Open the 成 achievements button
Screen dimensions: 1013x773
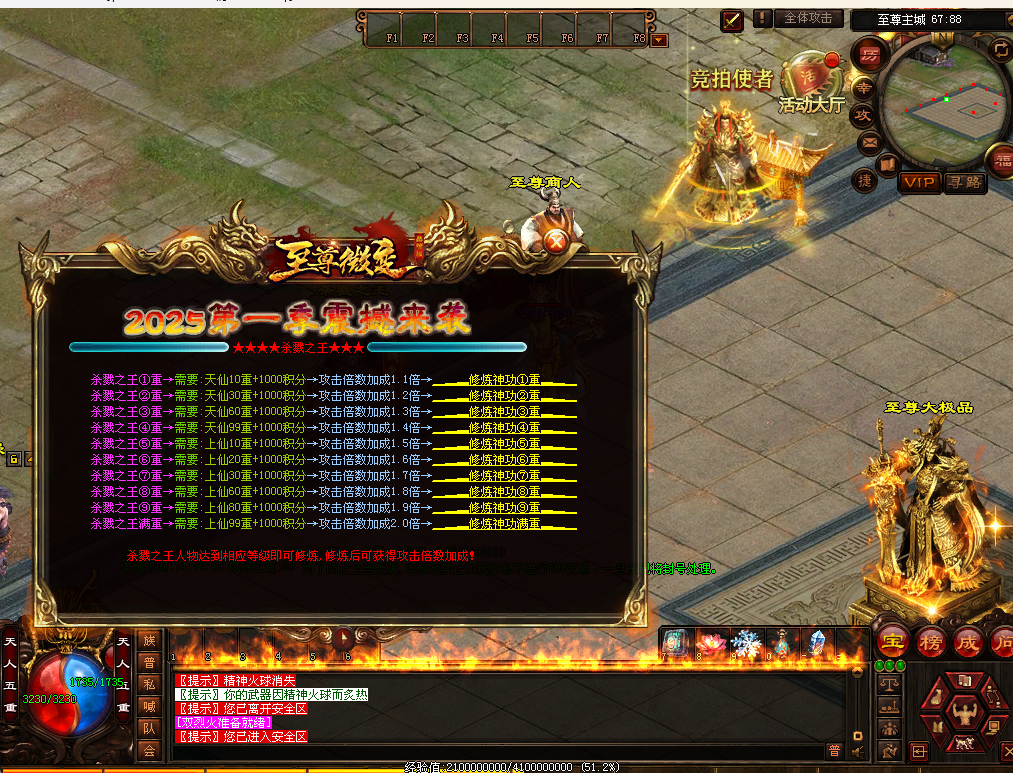[967, 643]
